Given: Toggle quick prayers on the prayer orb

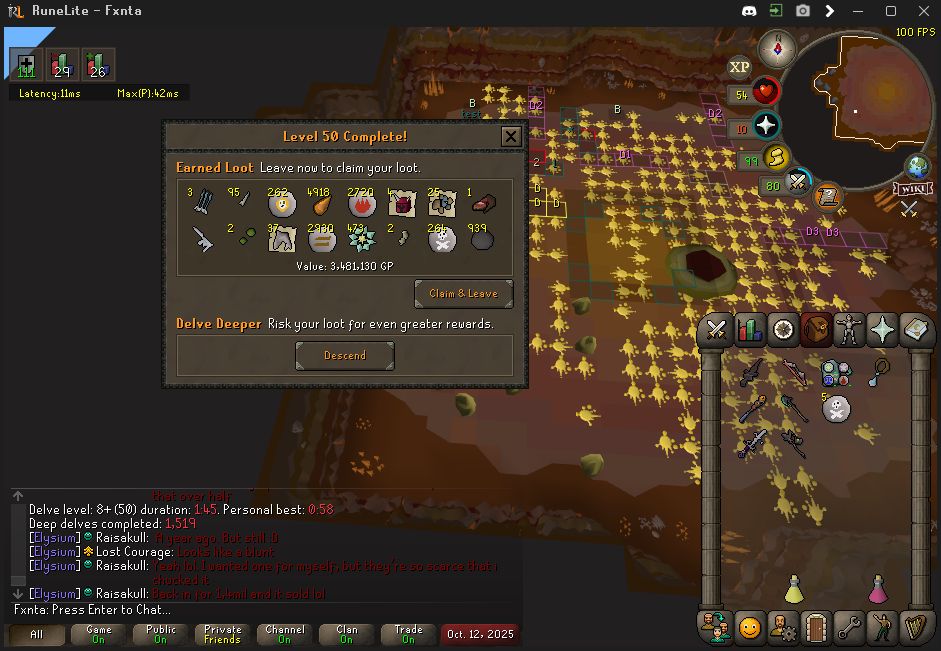Looking at the screenshot, I should click(x=766, y=127).
